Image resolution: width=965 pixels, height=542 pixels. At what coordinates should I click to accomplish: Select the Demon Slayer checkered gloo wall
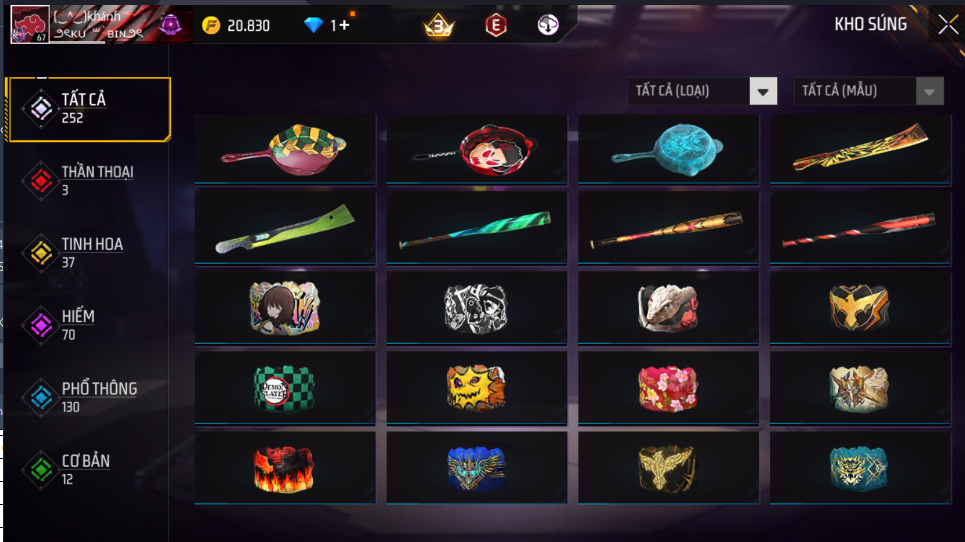coord(285,387)
